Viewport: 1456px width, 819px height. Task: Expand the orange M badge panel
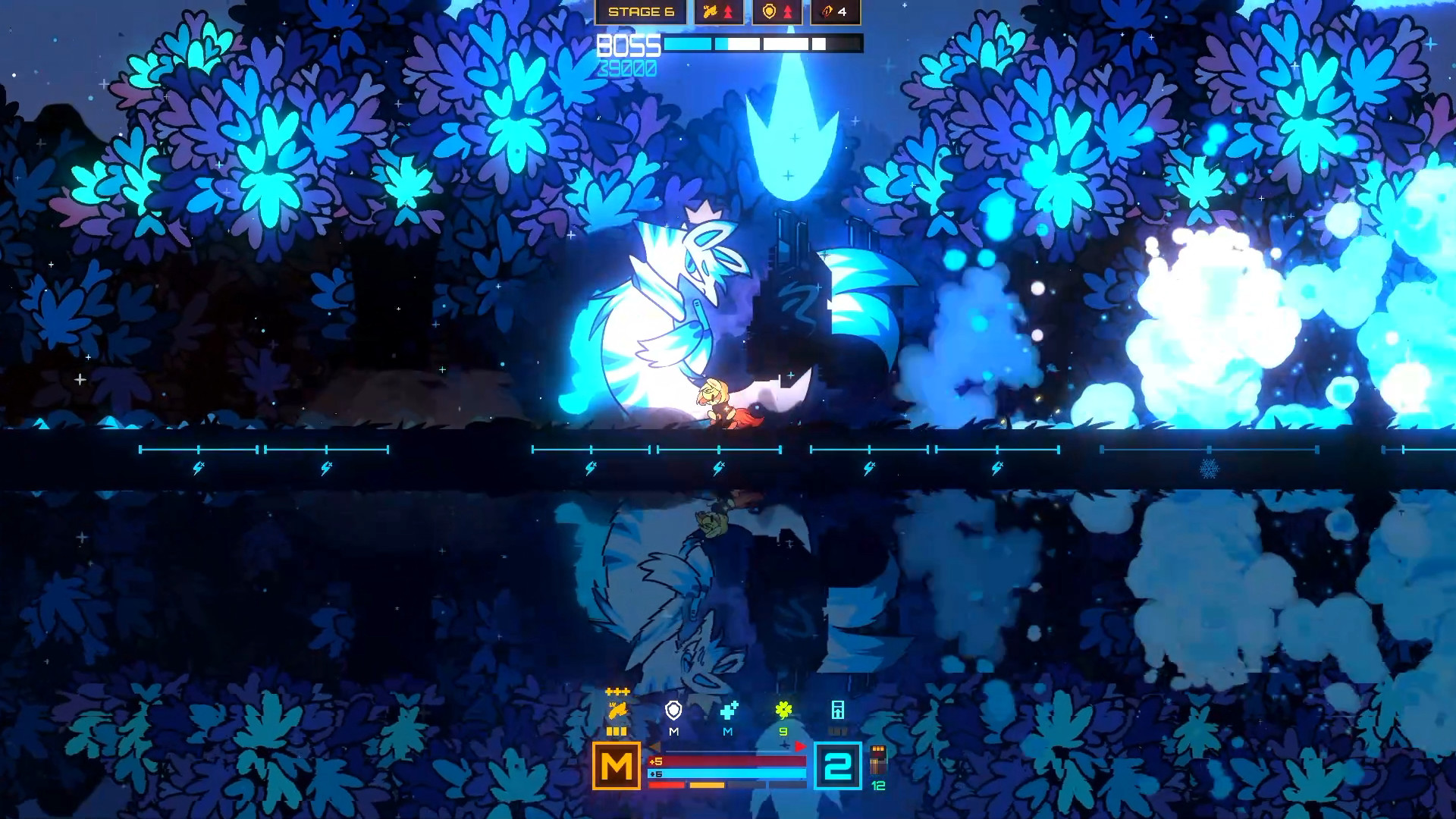pyautogui.click(x=616, y=765)
